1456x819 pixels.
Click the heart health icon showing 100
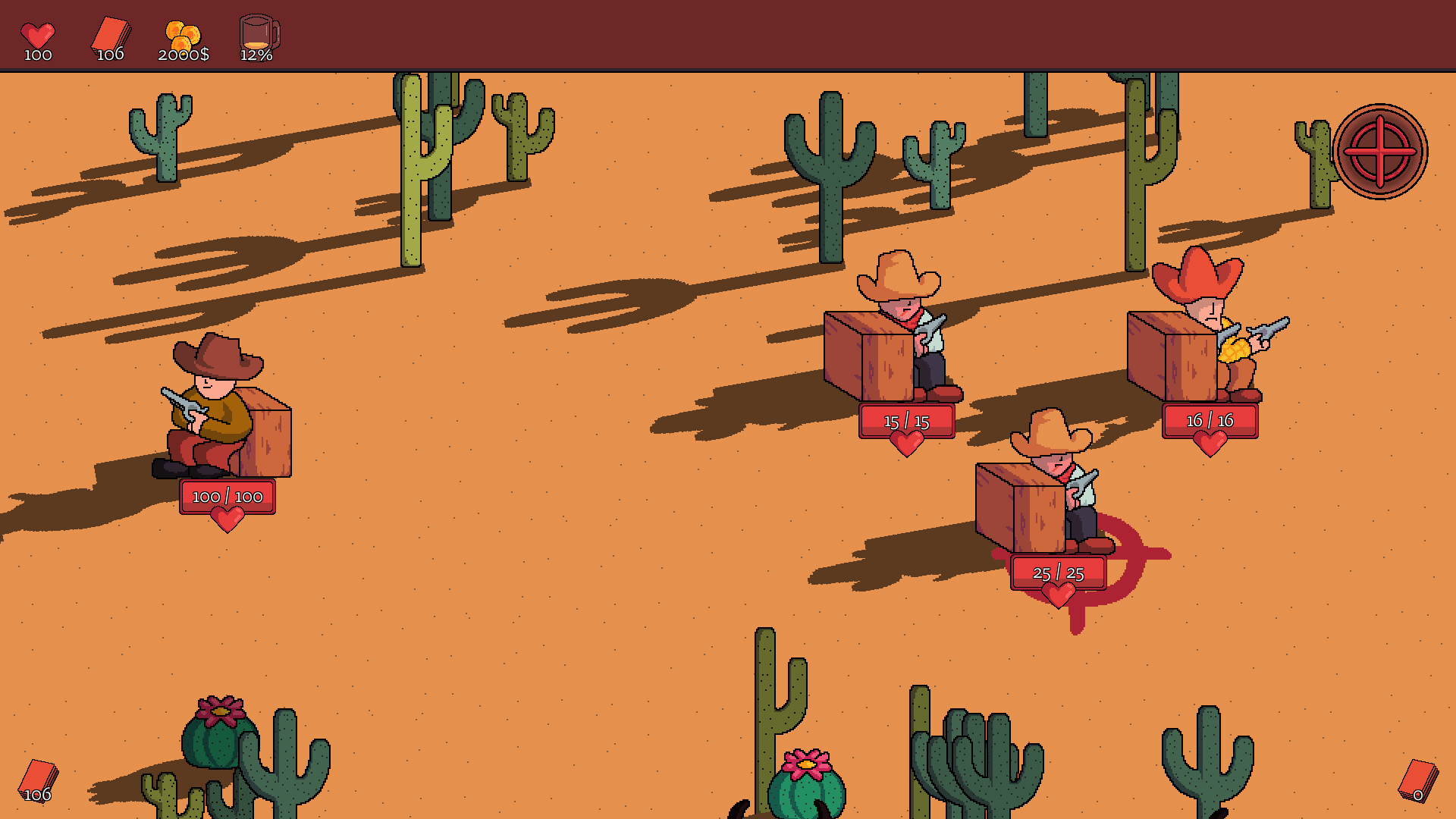pos(38,34)
